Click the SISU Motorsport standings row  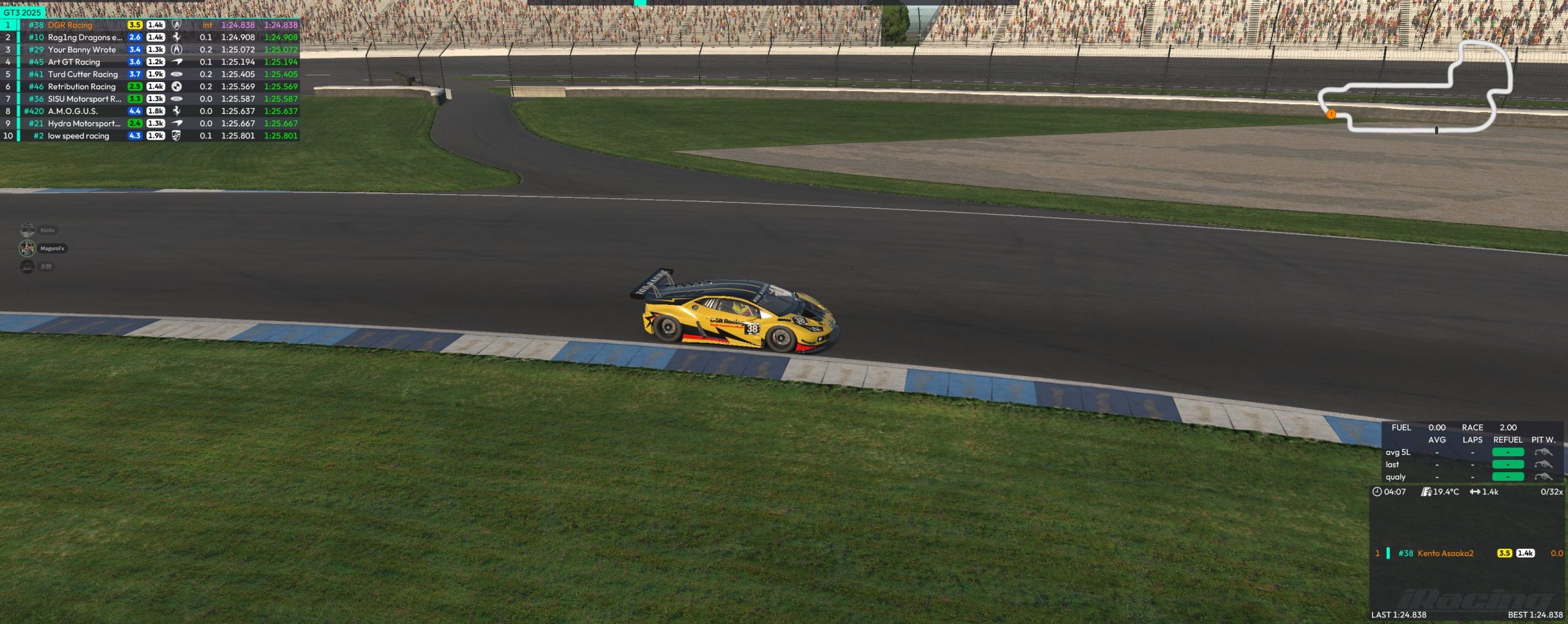pos(150,99)
